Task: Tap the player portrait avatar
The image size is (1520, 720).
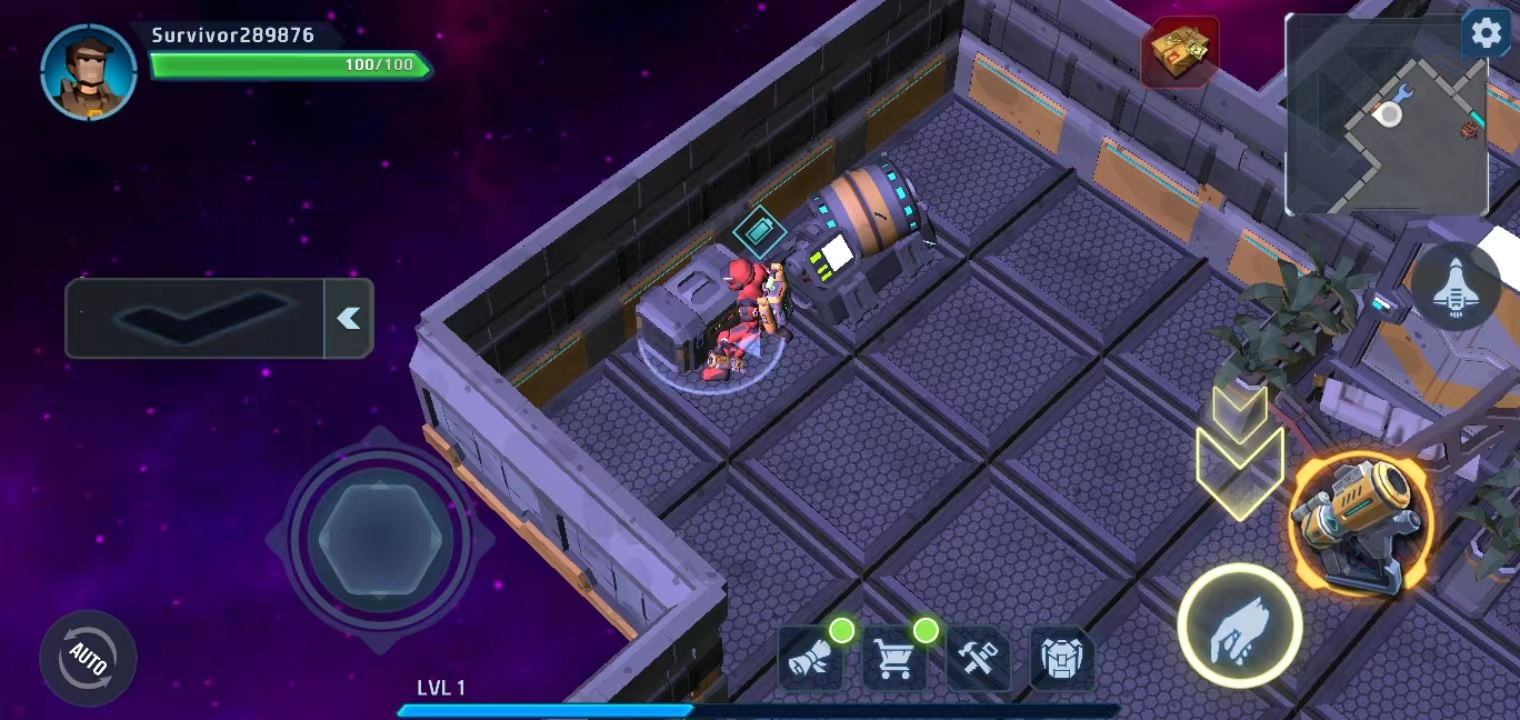Action: (x=89, y=71)
